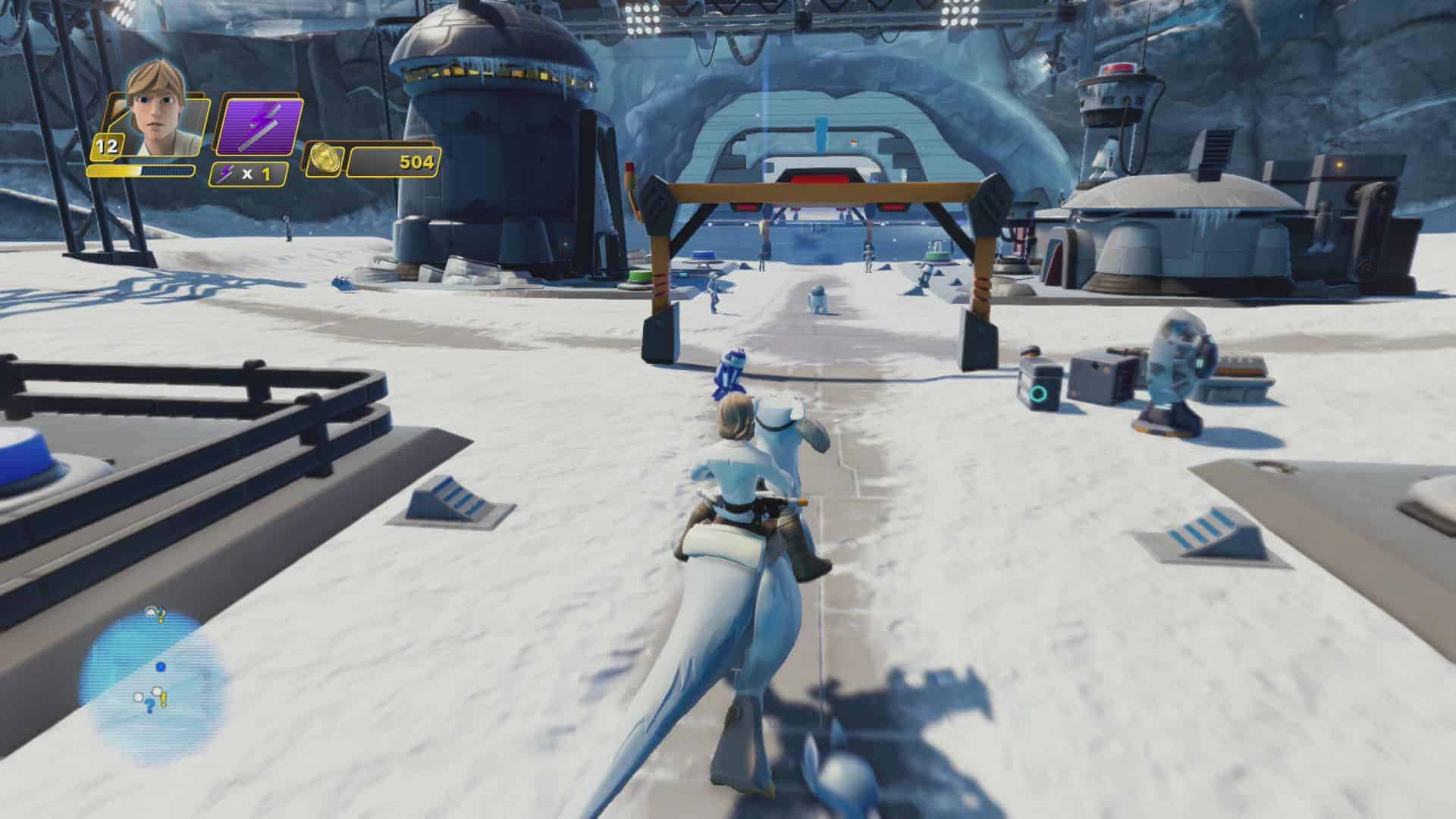Activate the purple lightning special ability
Image resolution: width=1456 pixels, height=819 pixels.
(260, 127)
